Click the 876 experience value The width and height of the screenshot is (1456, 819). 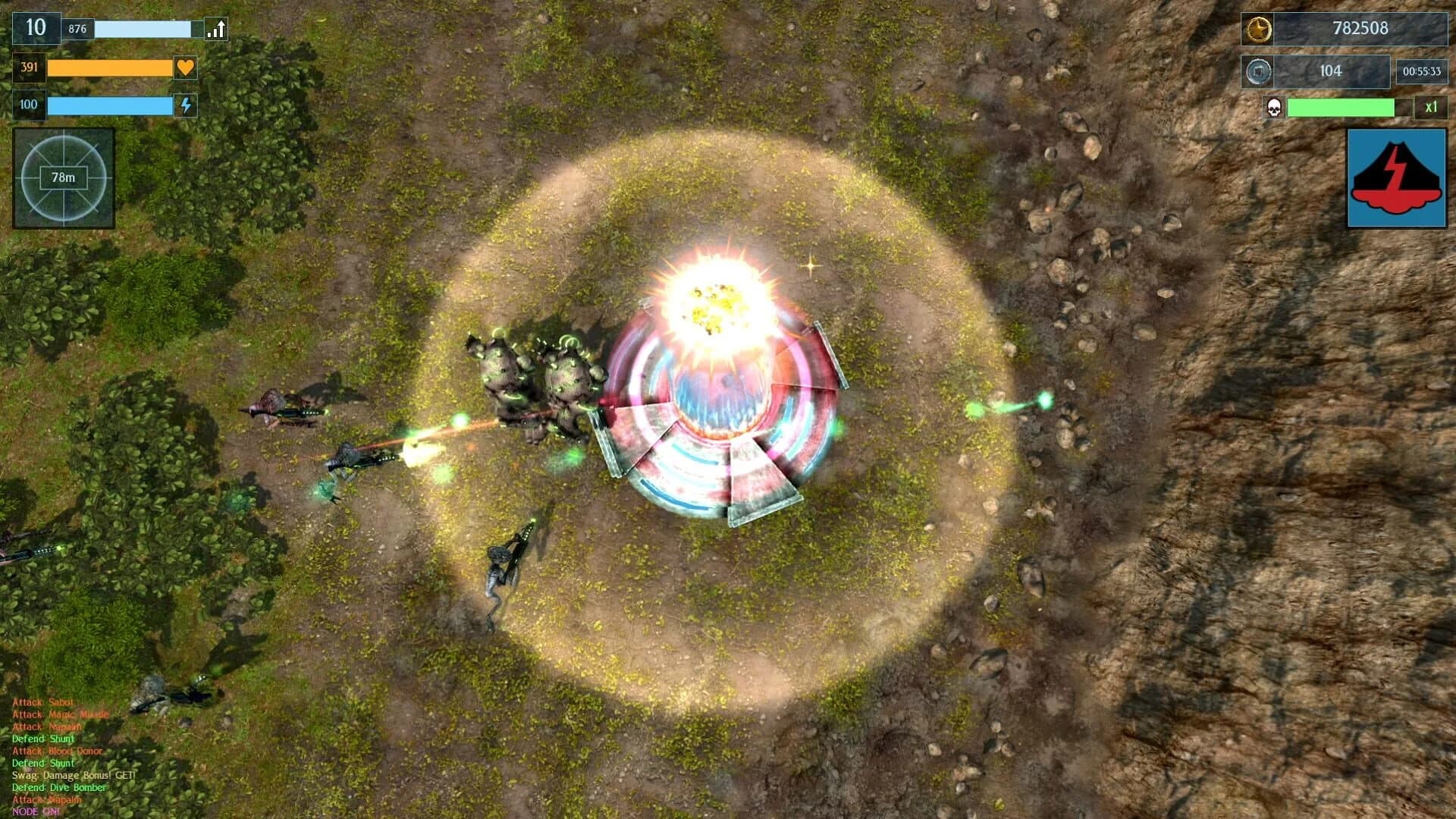point(77,27)
